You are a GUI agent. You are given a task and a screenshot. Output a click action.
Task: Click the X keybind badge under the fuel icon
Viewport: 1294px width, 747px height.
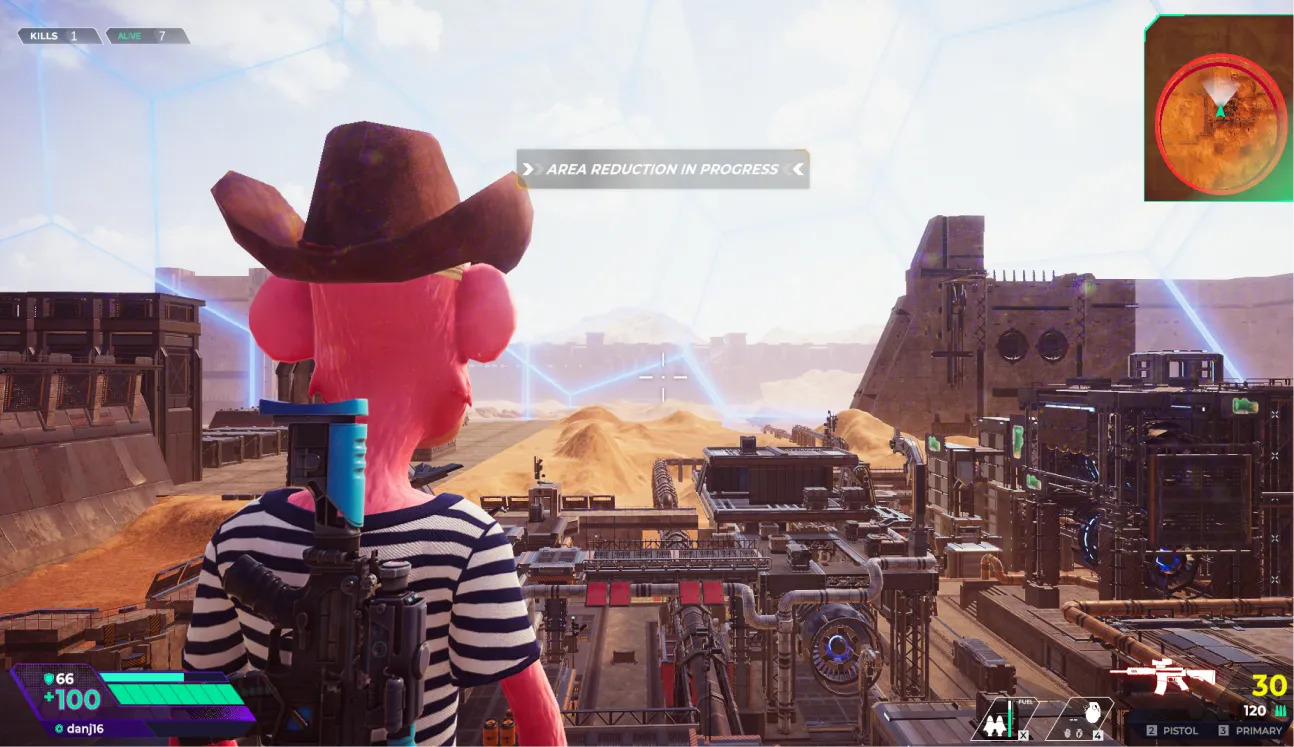point(1023,735)
